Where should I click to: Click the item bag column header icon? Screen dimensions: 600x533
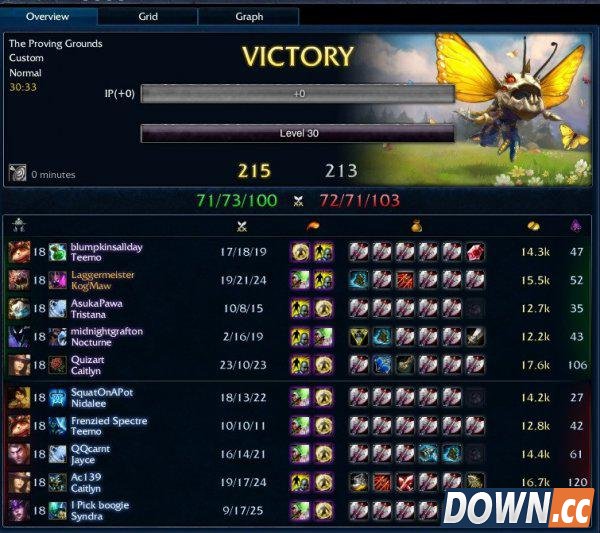pyautogui.click(x=416, y=226)
